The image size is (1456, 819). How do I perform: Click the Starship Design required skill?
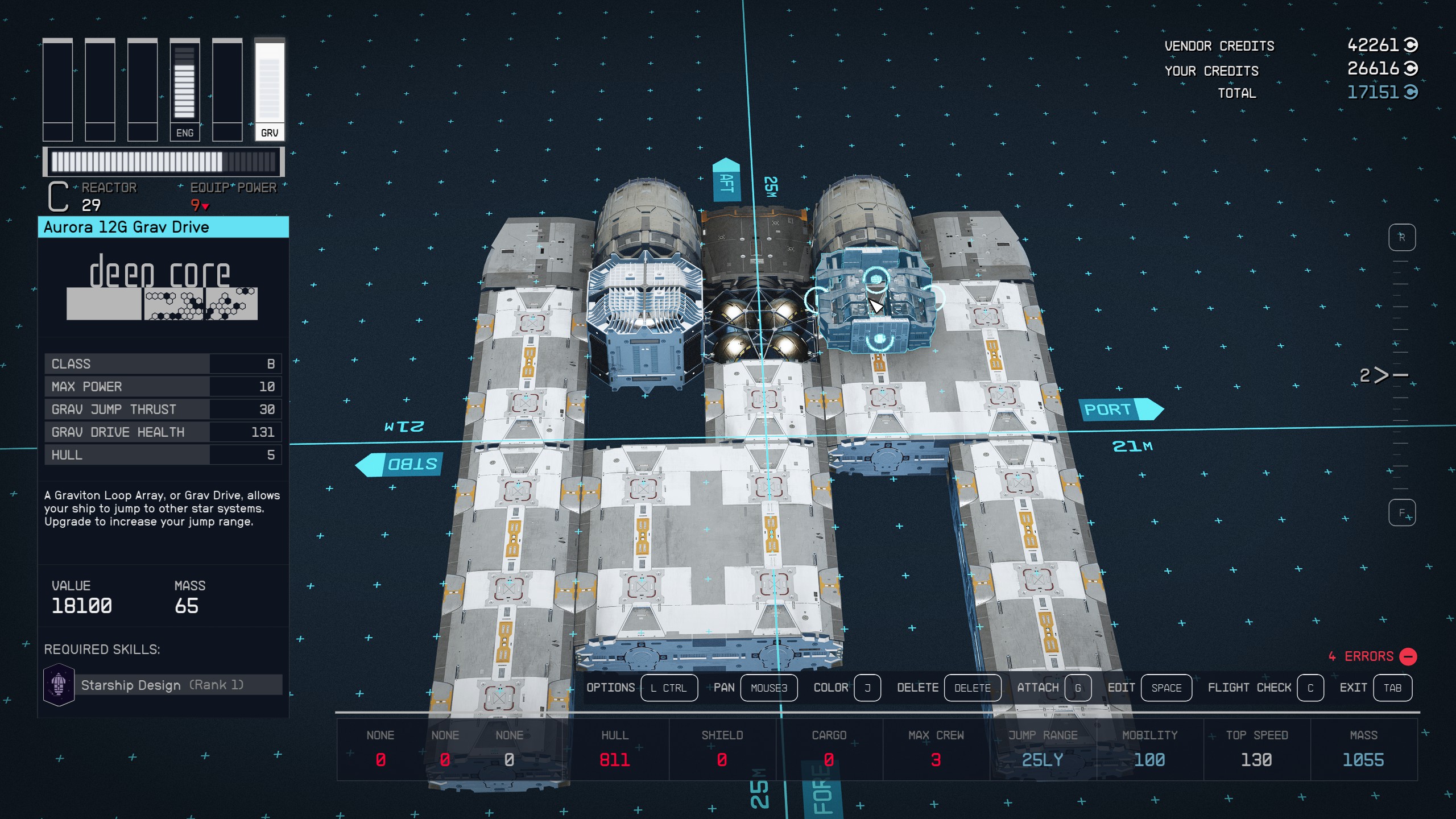pos(163,685)
